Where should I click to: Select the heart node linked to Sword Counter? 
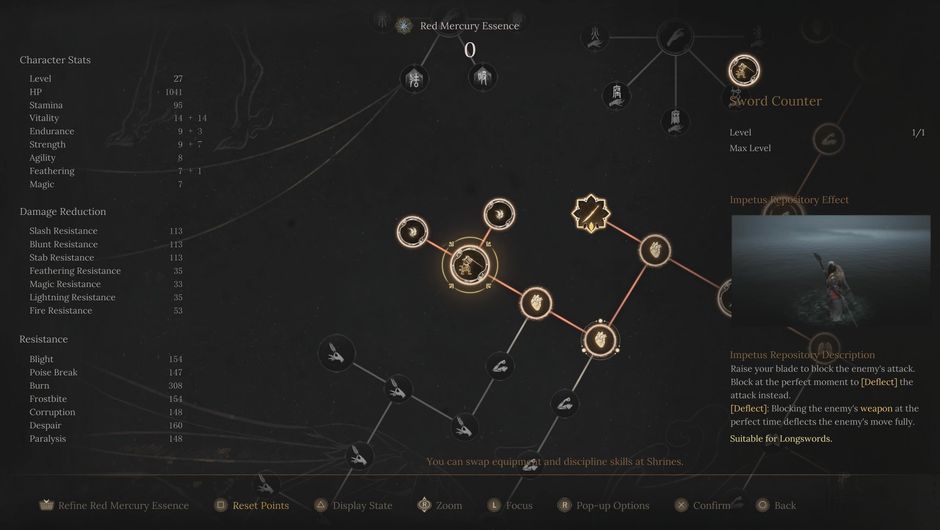click(x=536, y=299)
